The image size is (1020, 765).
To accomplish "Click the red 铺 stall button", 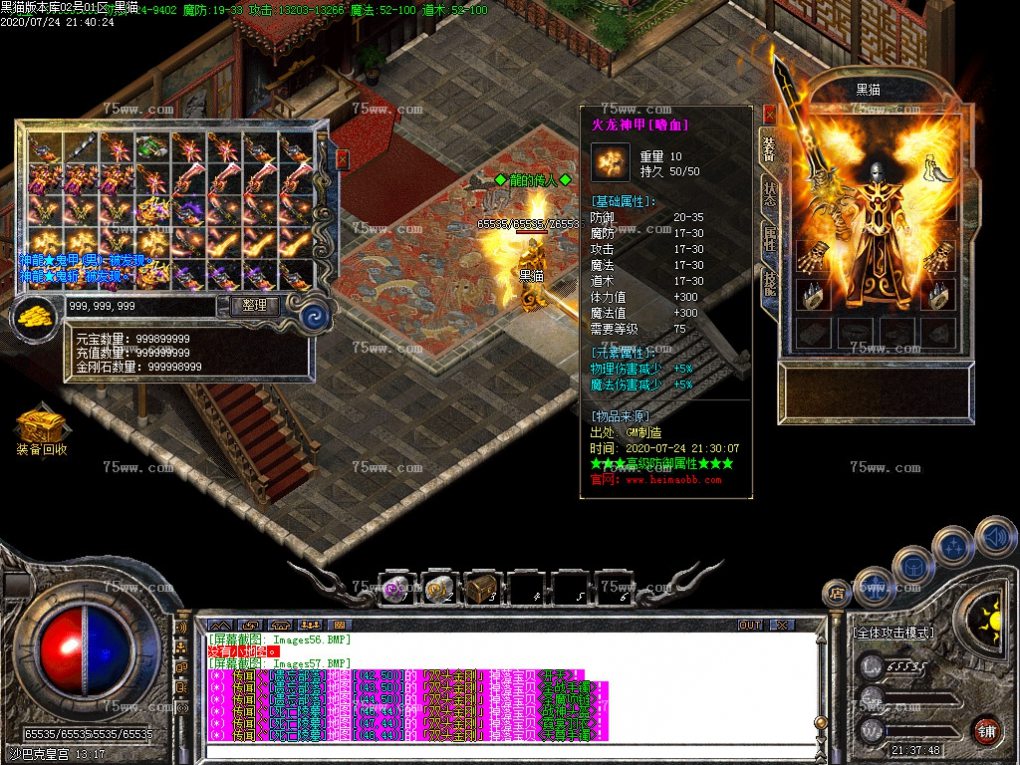I will [x=988, y=728].
